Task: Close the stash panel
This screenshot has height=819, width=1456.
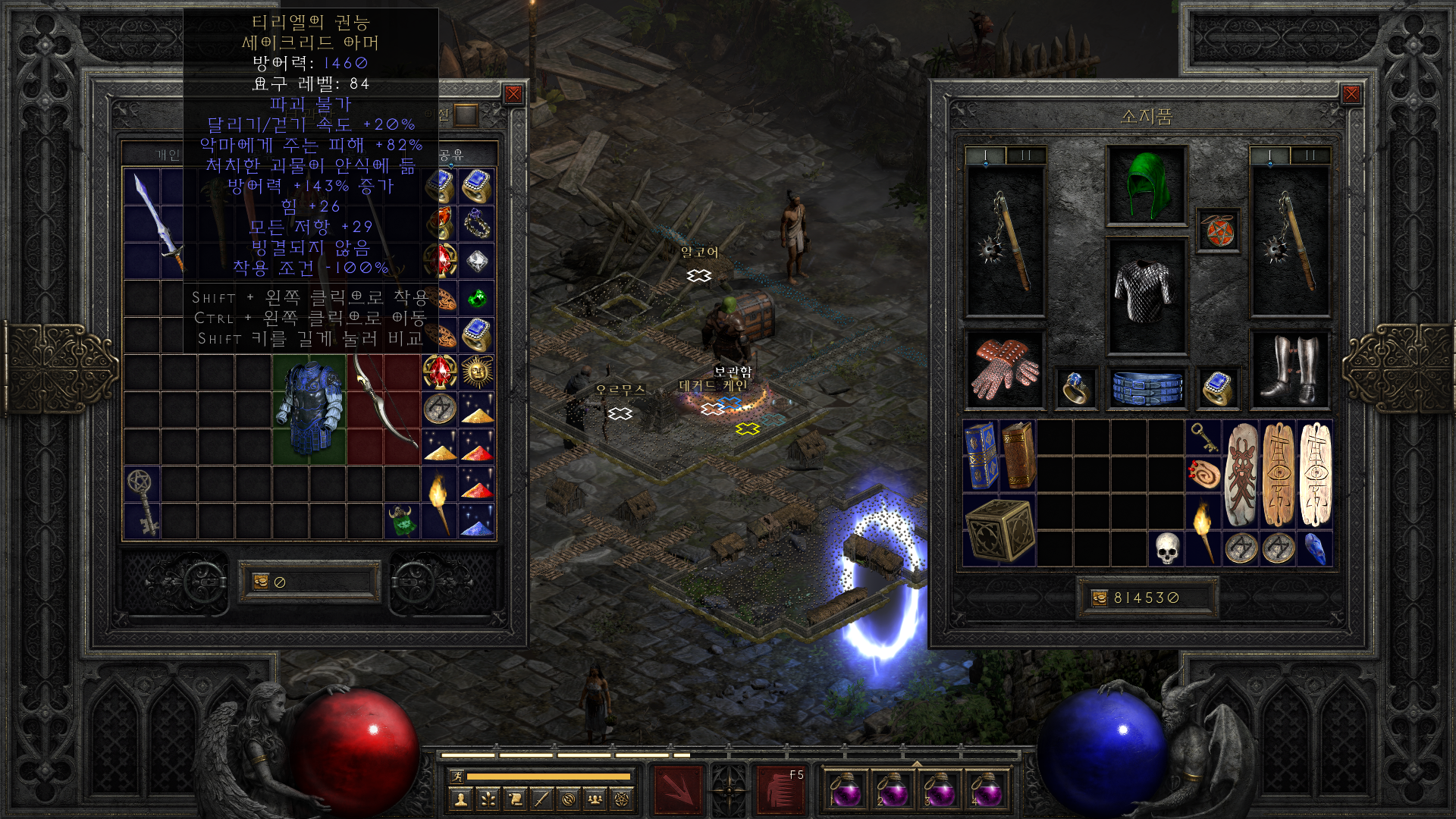Action: 513,94
